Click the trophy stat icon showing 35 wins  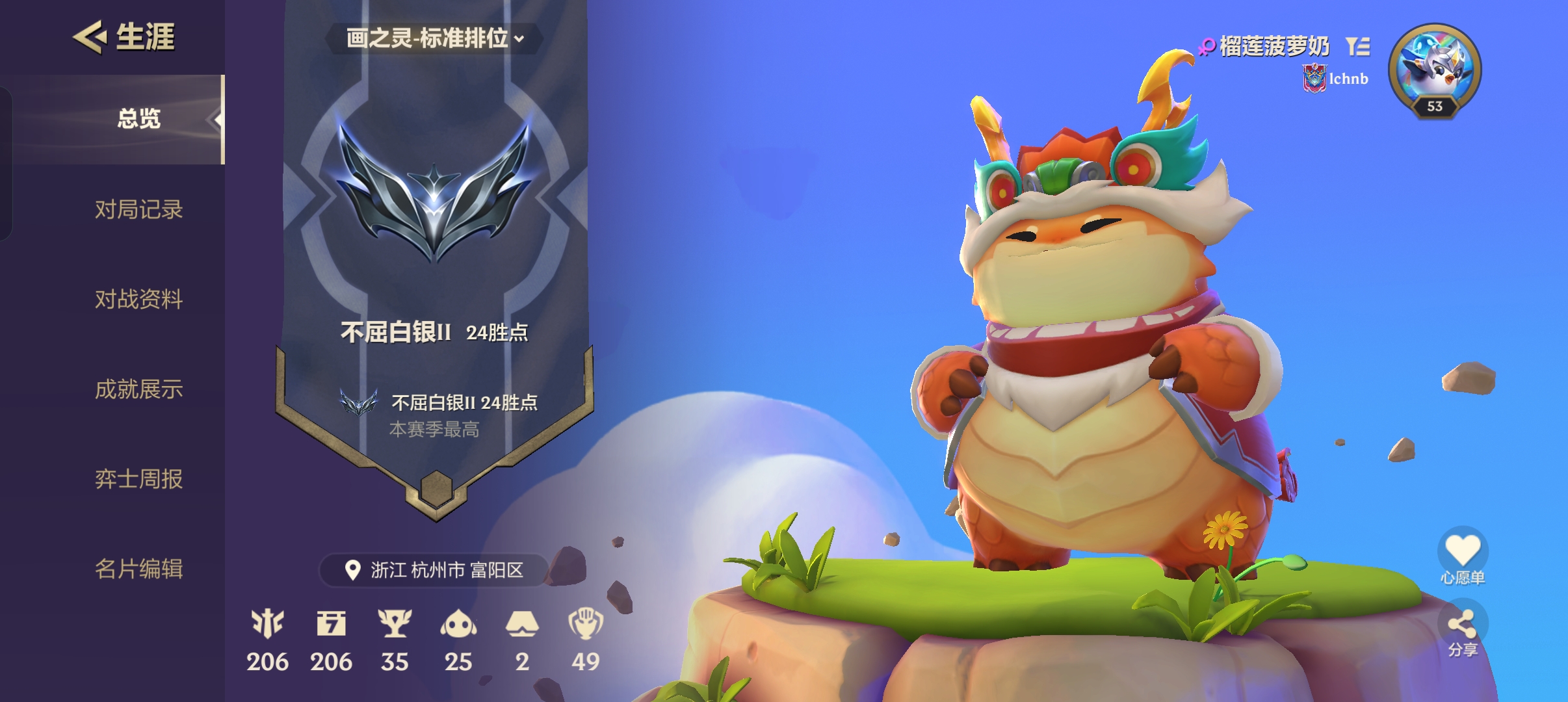tap(396, 622)
